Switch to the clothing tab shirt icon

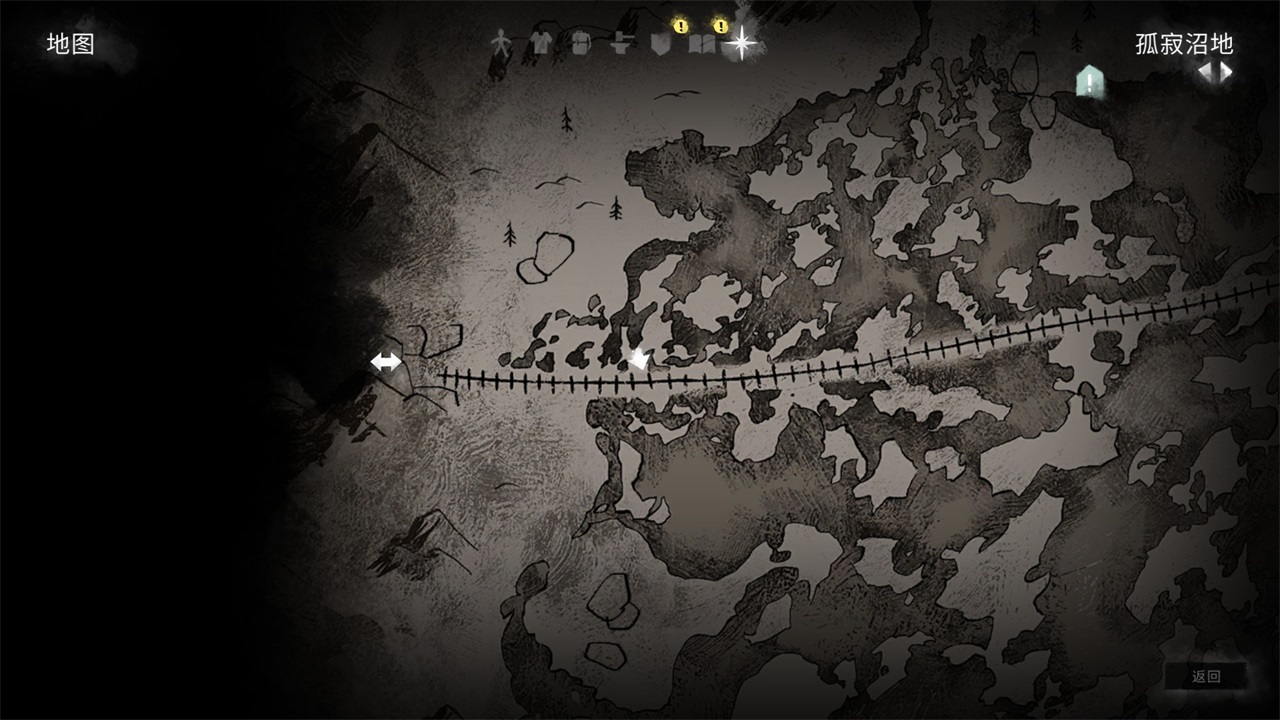pos(540,43)
